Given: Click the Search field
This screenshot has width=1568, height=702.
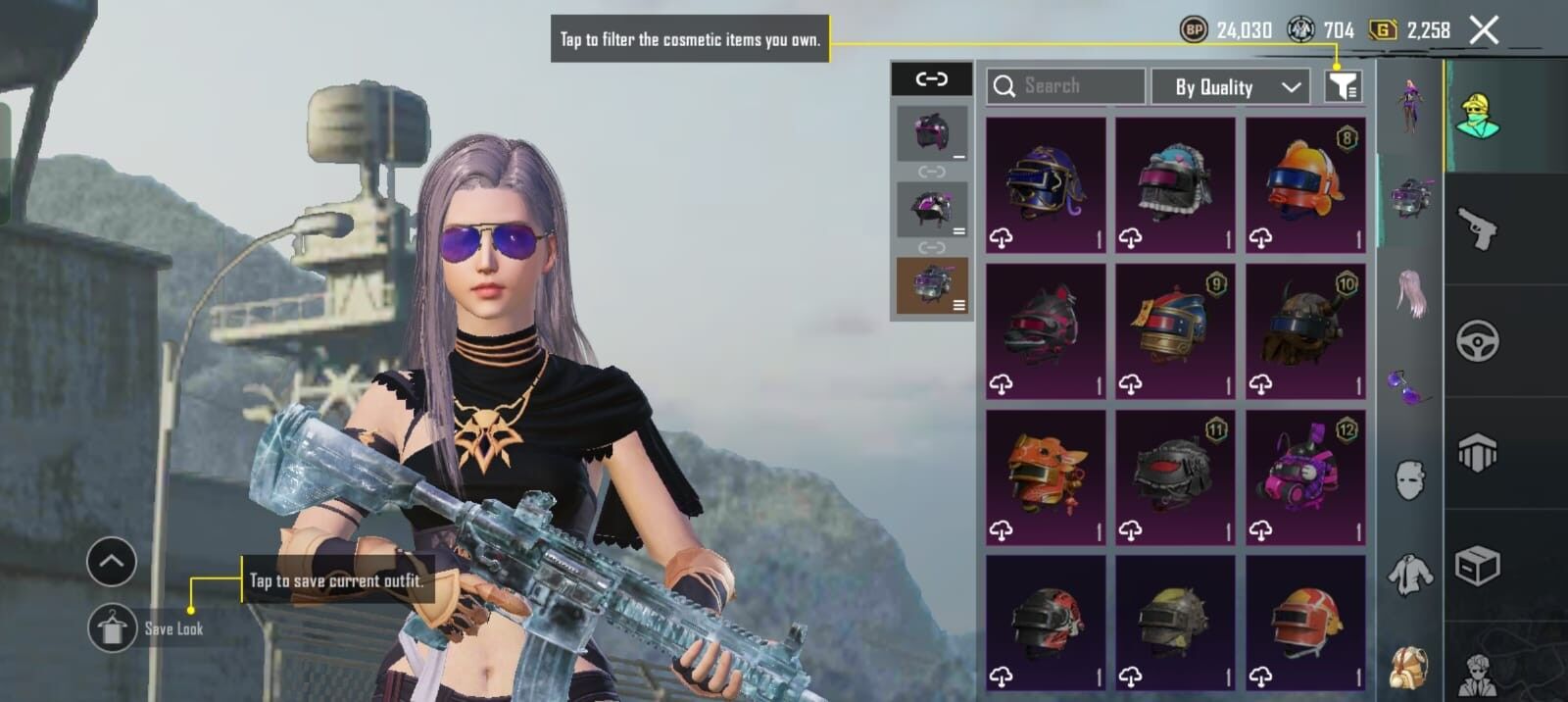Looking at the screenshot, I should point(1066,86).
